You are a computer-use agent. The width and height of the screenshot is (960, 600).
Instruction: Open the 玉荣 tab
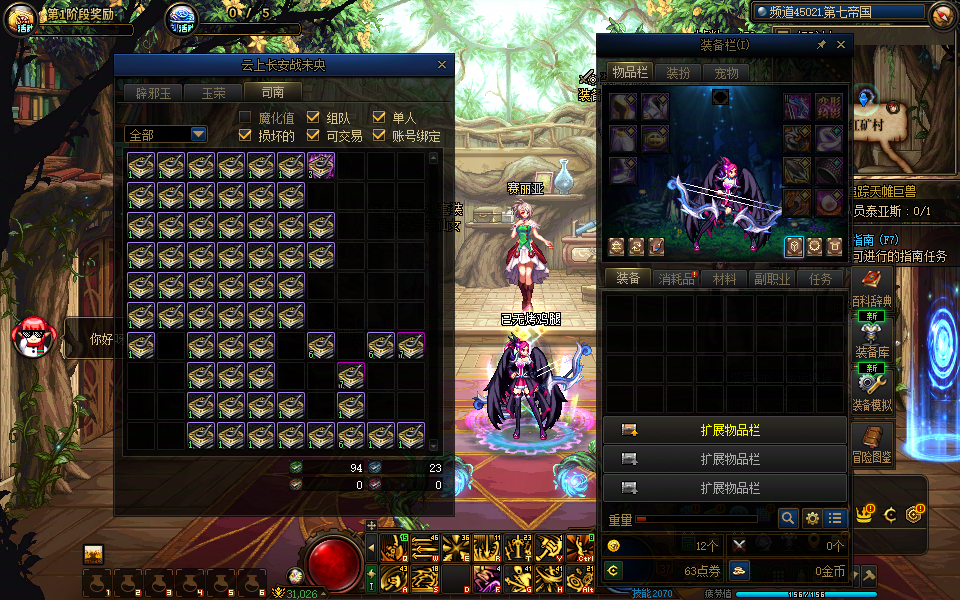tap(213, 92)
